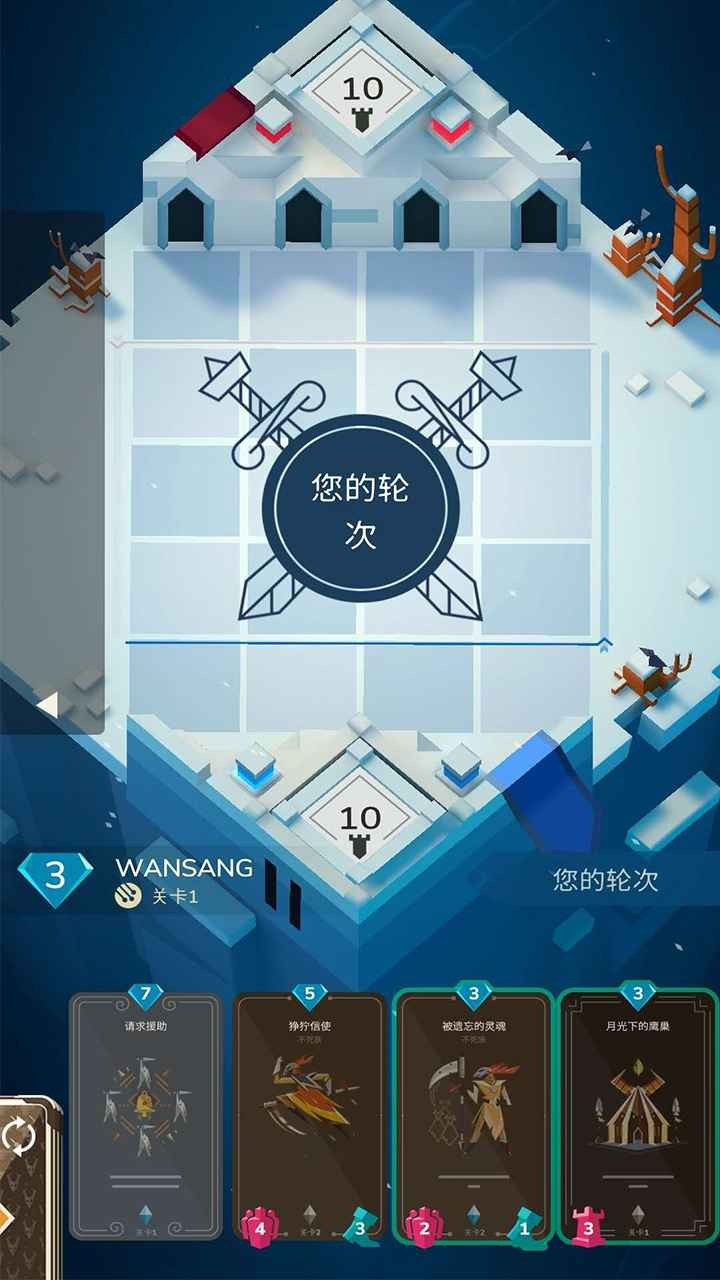The height and width of the screenshot is (1280, 720).
Task: Tap the card swap deck icon
Action: click(x=20, y=1137)
